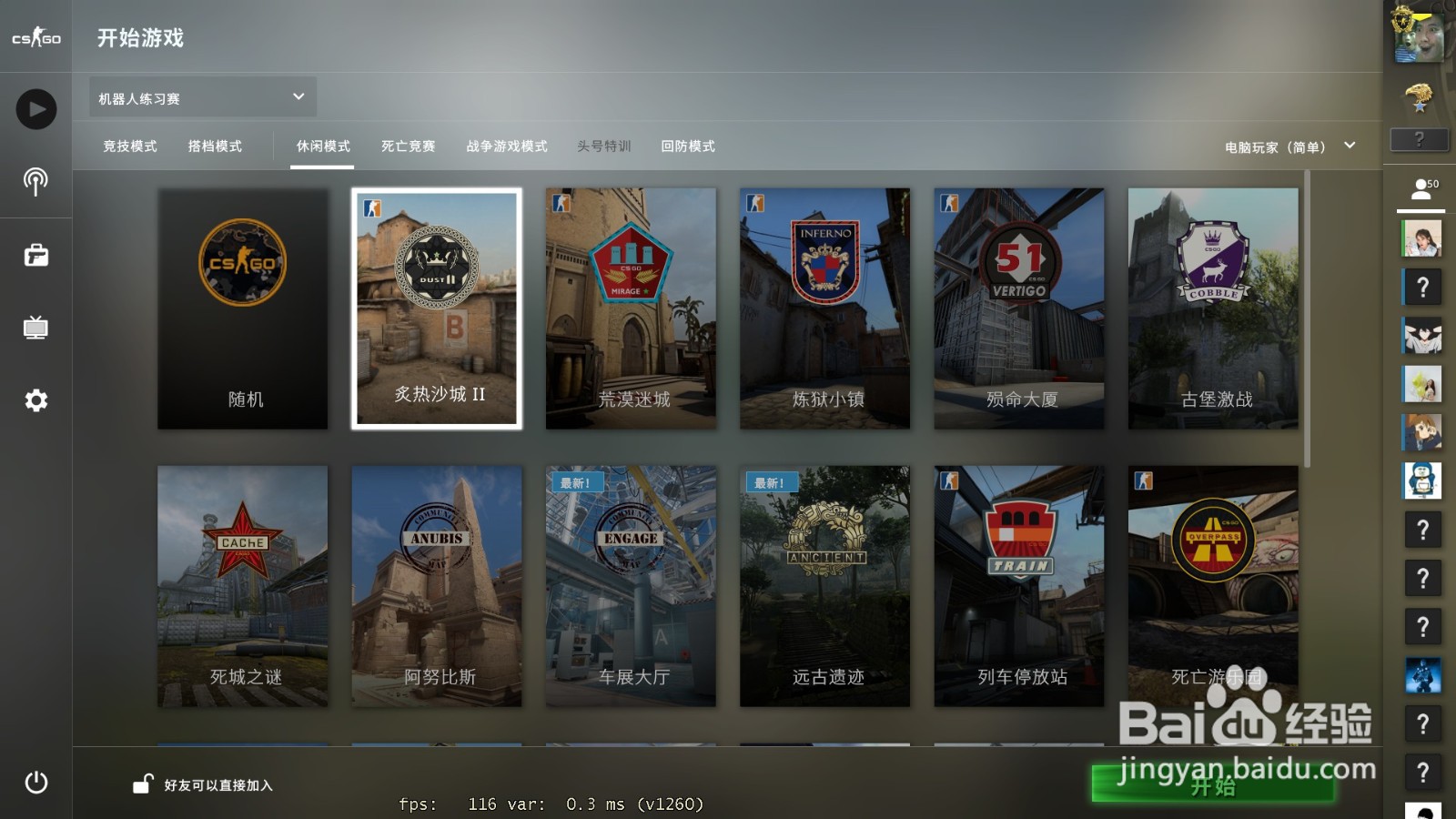Screen dimensions: 1456x819
Task: Switch to the 死亡竞赛 tab
Action: tap(408, 146)
